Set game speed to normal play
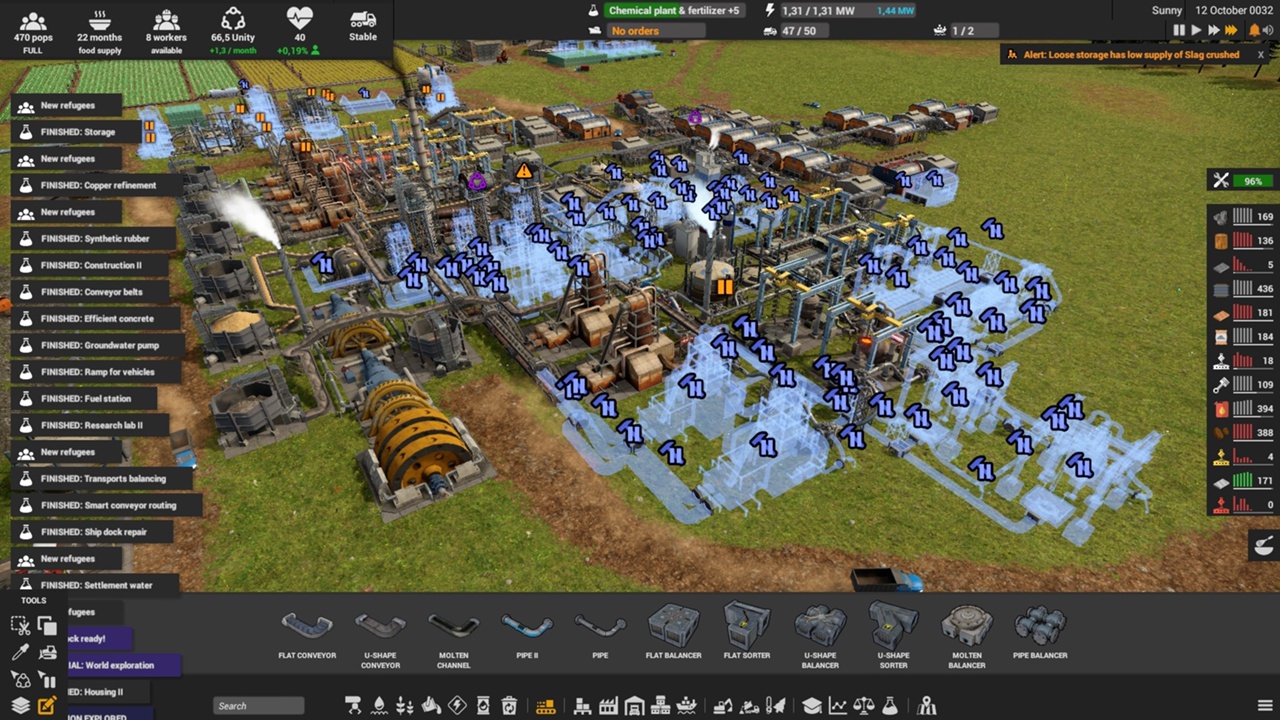The image size is (1280, 720). (1196, 31)
